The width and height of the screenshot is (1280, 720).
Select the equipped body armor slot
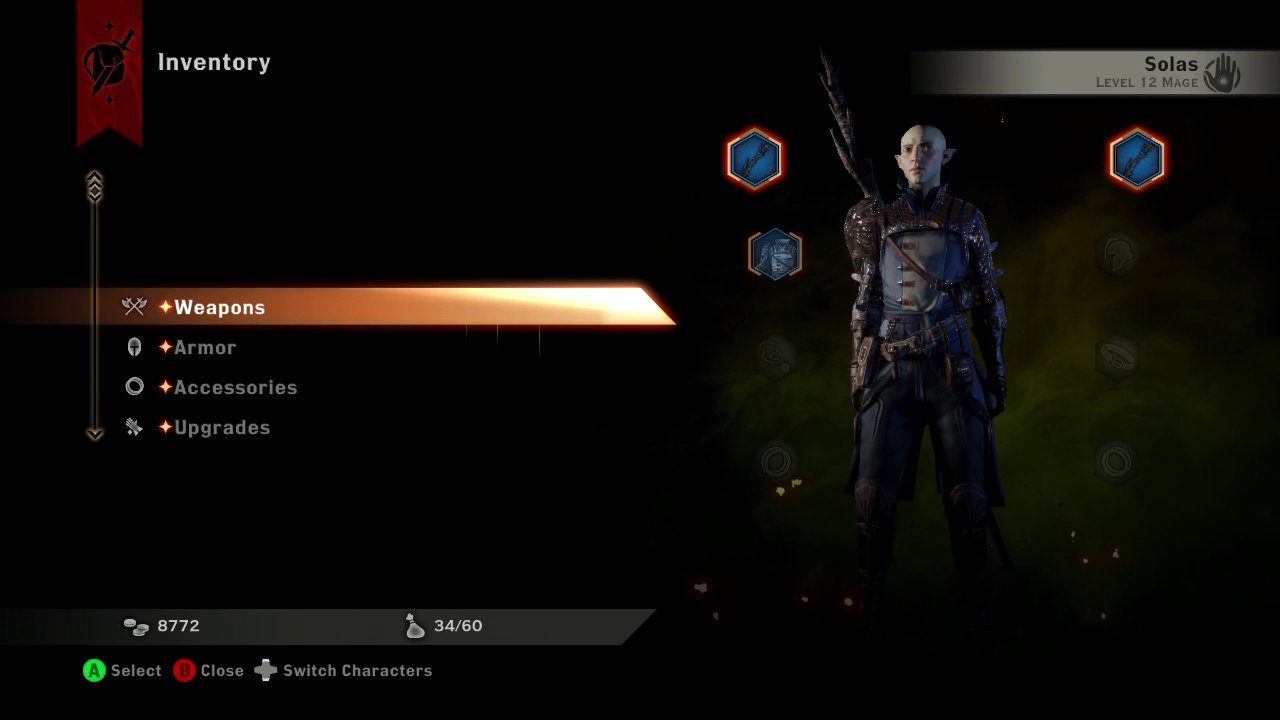click(775, 253)
